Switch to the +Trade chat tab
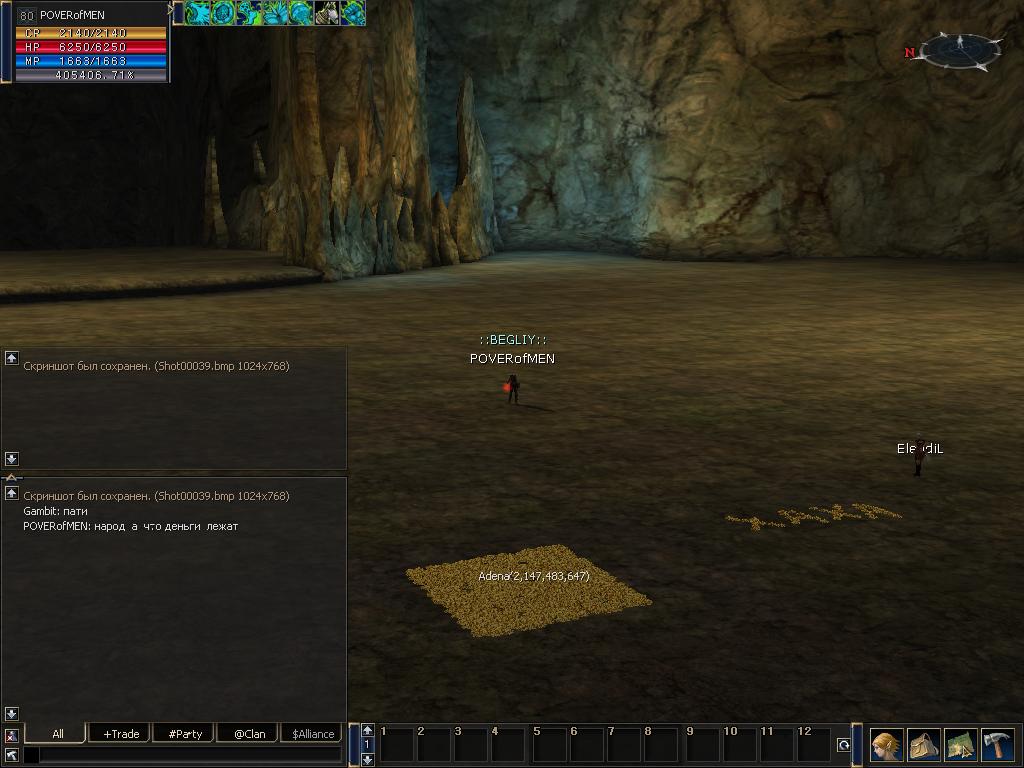Screen dimensions: 1024x768 point(121,734)
